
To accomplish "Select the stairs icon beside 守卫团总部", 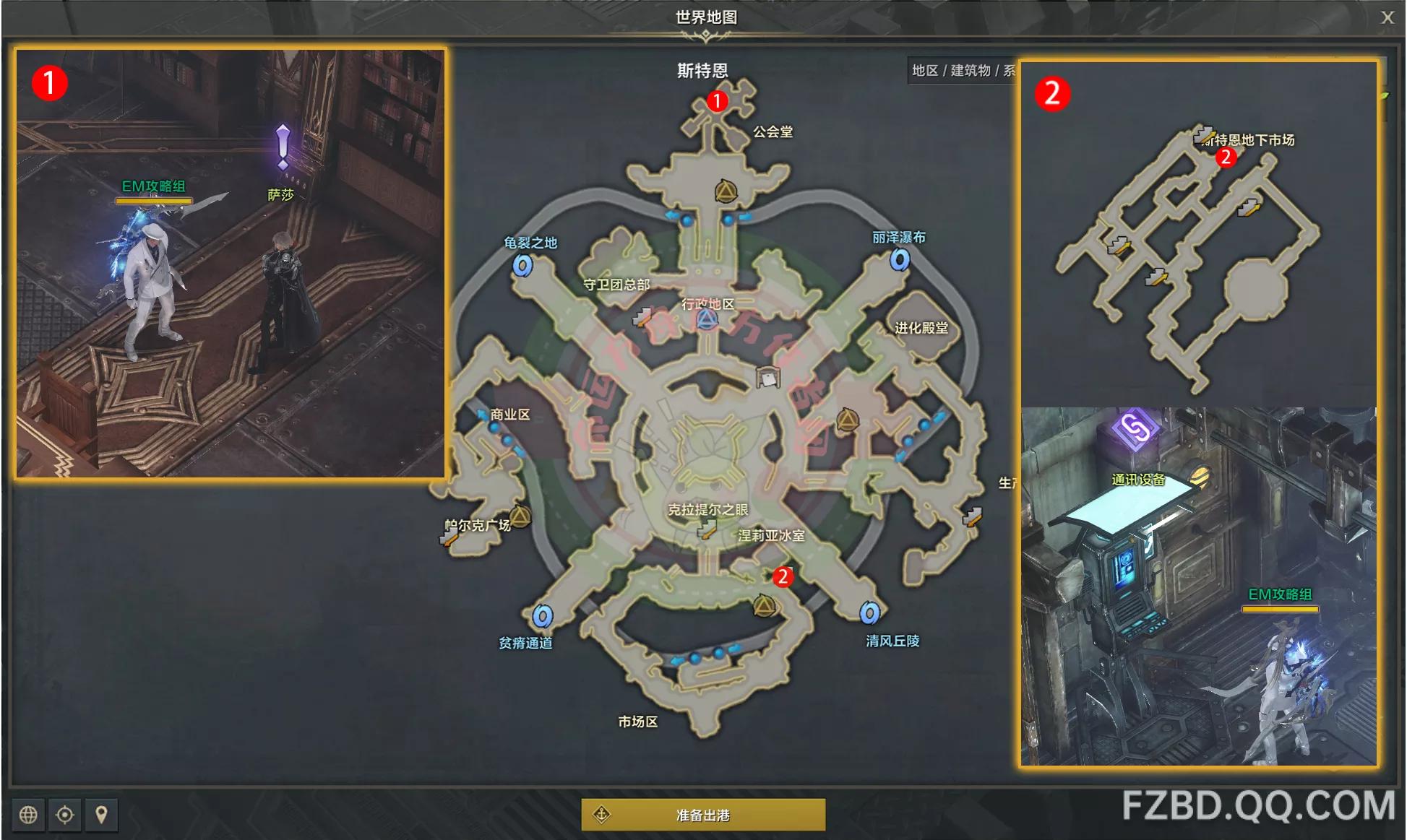I will coord(642,316).
